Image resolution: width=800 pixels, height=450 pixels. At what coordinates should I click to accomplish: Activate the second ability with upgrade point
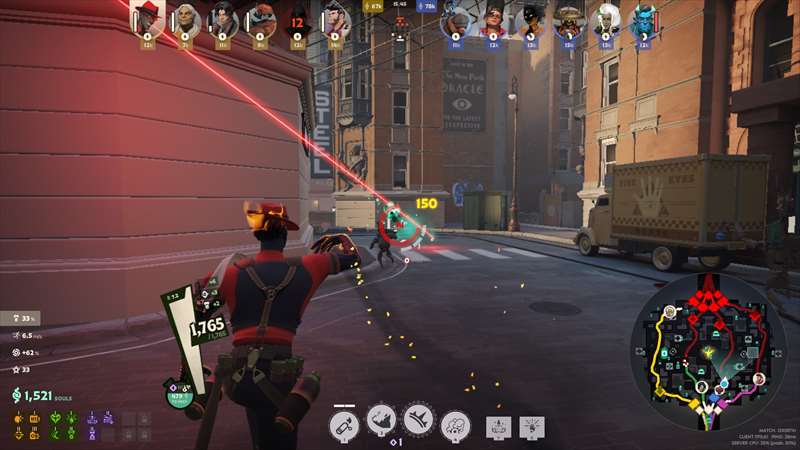click(381, 422)
